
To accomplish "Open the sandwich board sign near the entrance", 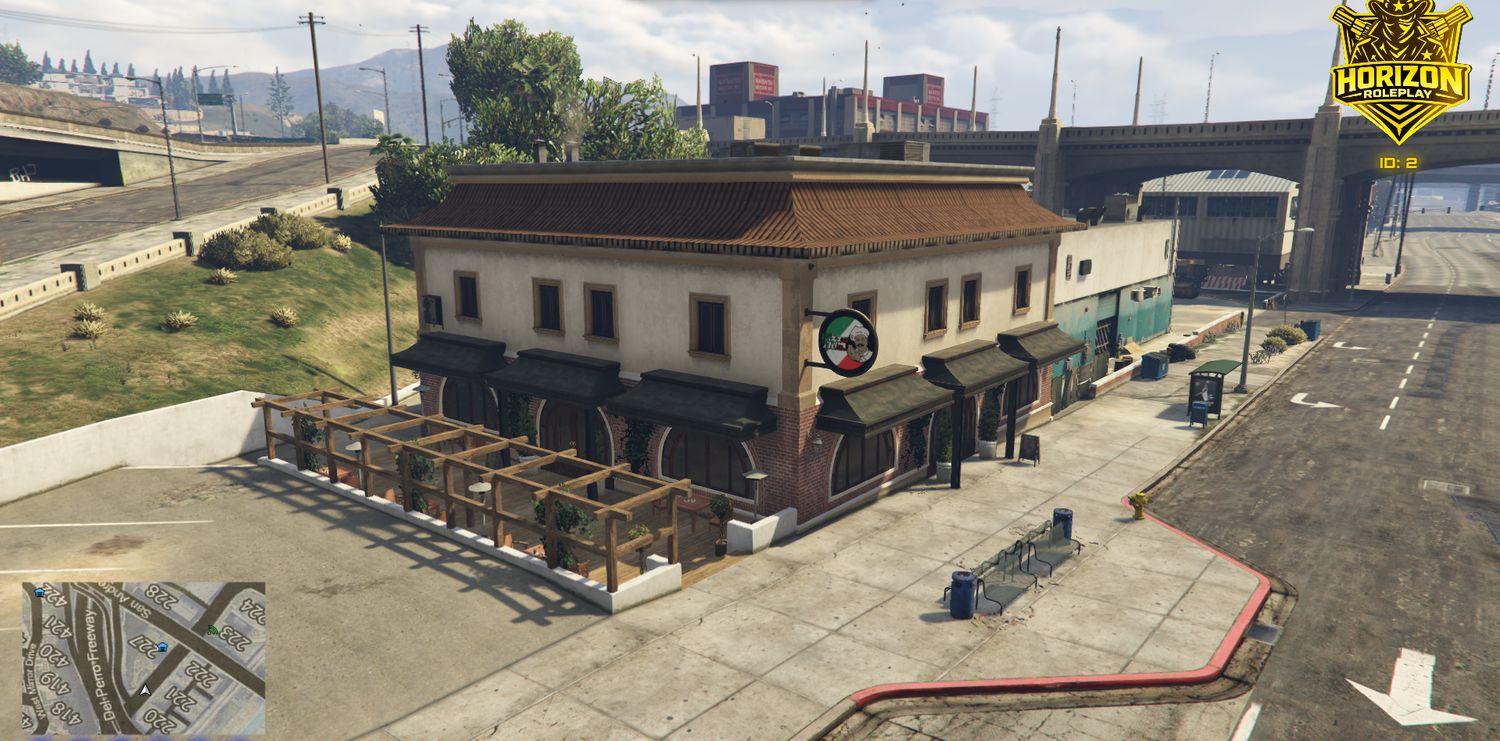I will (1029, 449).
